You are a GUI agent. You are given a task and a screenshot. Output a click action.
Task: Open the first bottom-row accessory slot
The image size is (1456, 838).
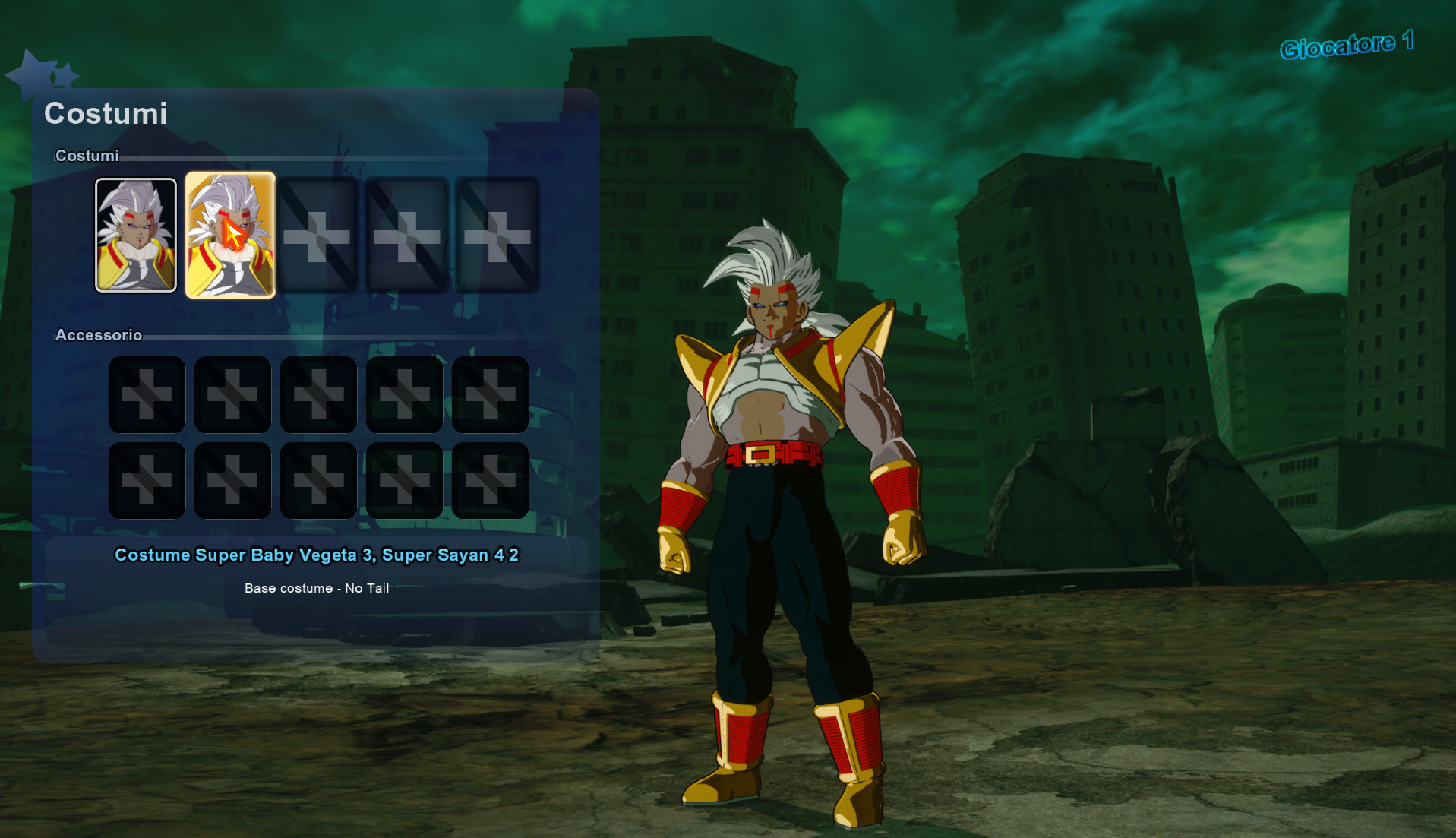[x=146, y=480]
